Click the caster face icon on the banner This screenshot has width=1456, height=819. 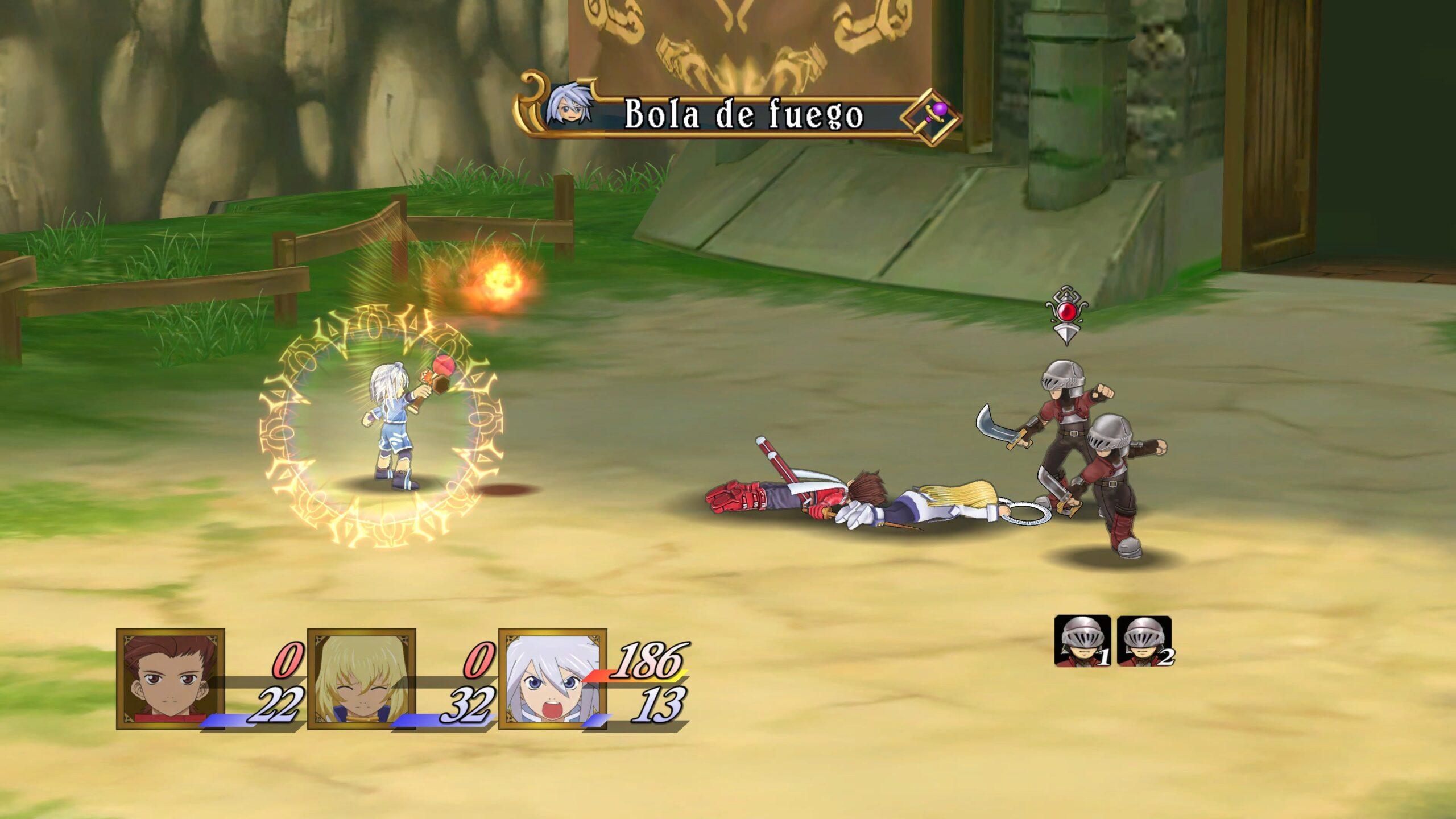566,108
